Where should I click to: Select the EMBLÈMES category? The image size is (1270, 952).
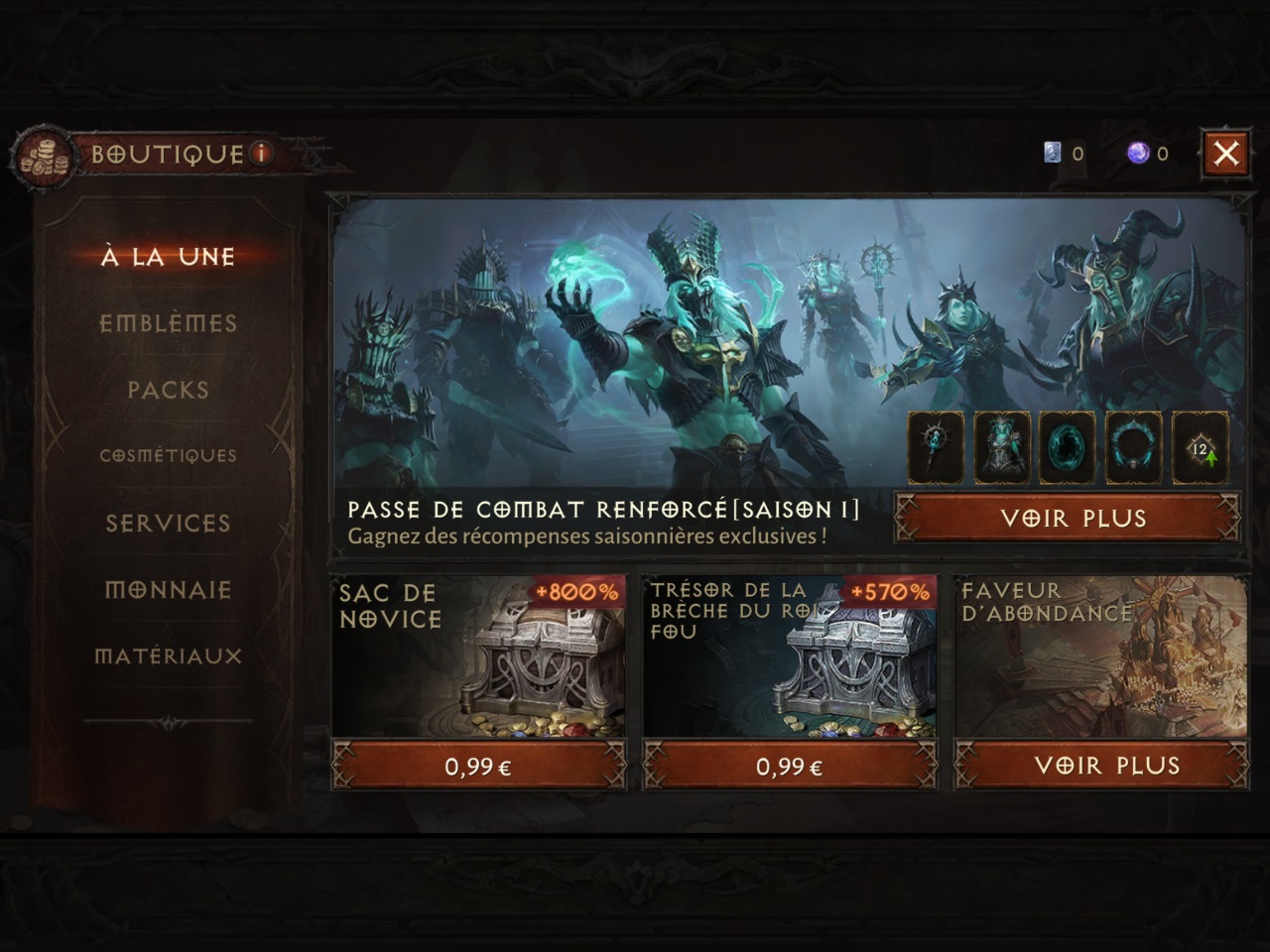[x=171, y=323]
